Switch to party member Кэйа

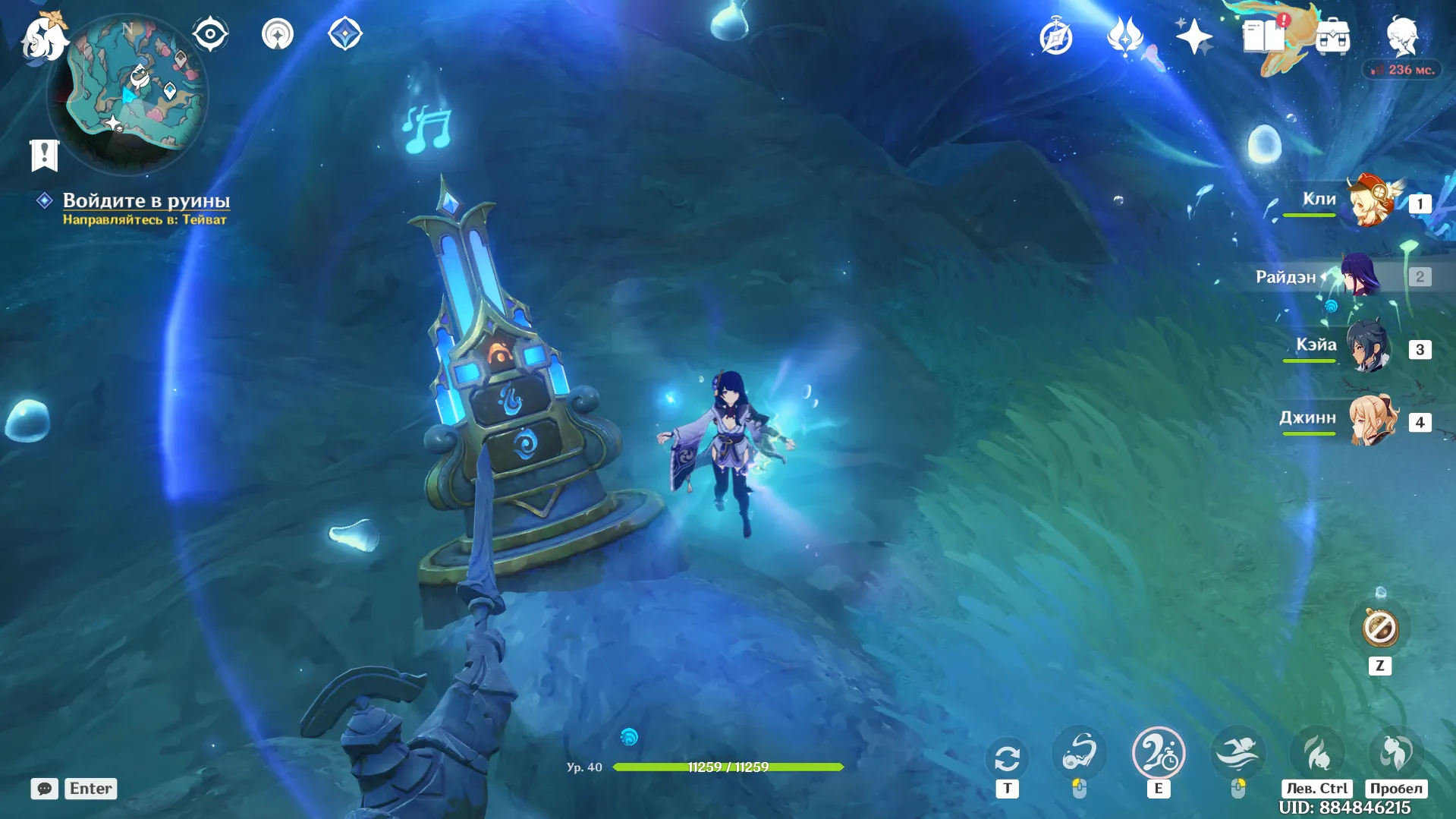click(1369, 348)
